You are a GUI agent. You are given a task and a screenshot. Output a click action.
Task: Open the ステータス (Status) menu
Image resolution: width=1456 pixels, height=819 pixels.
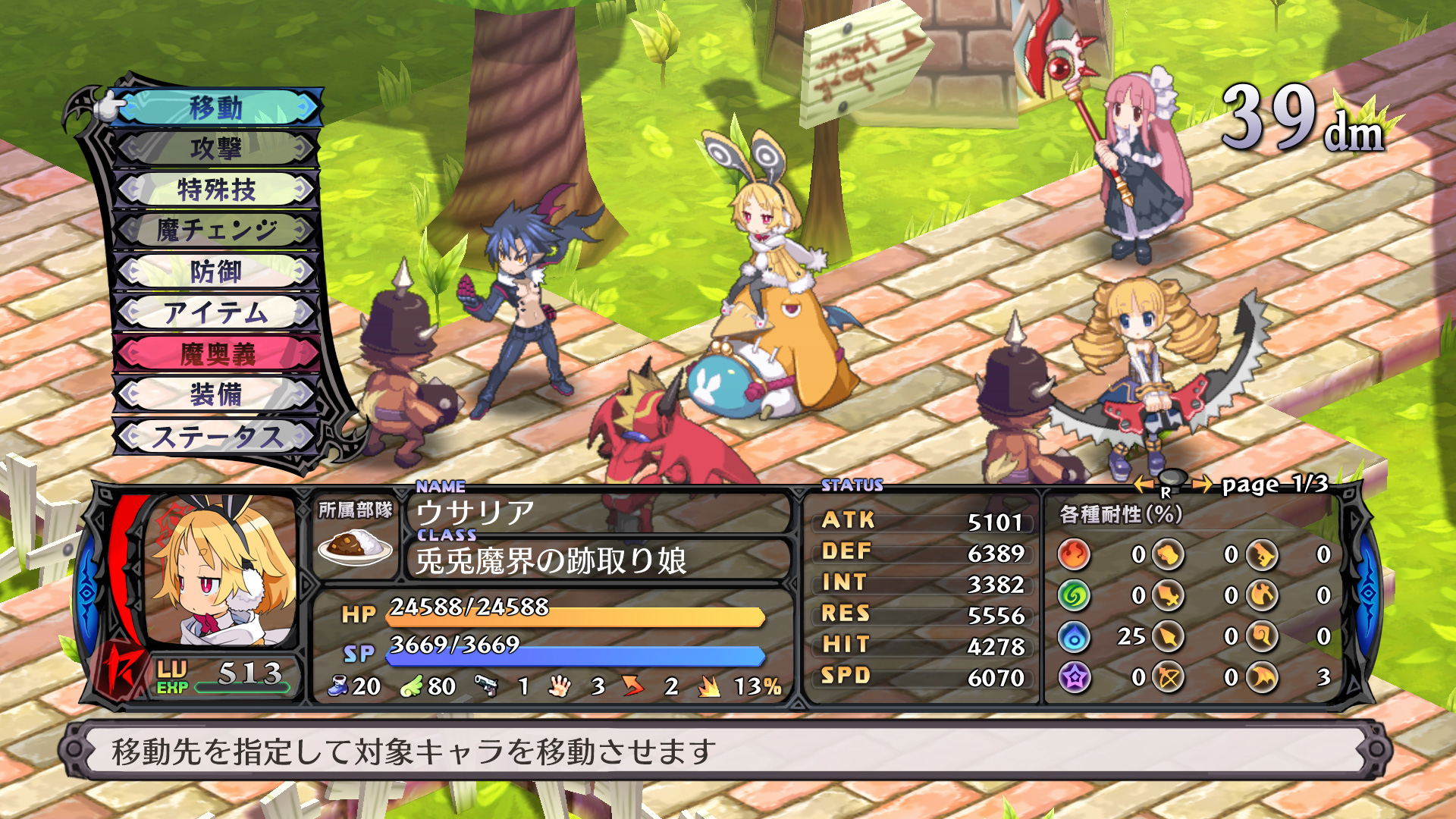(x=217, y=437)
